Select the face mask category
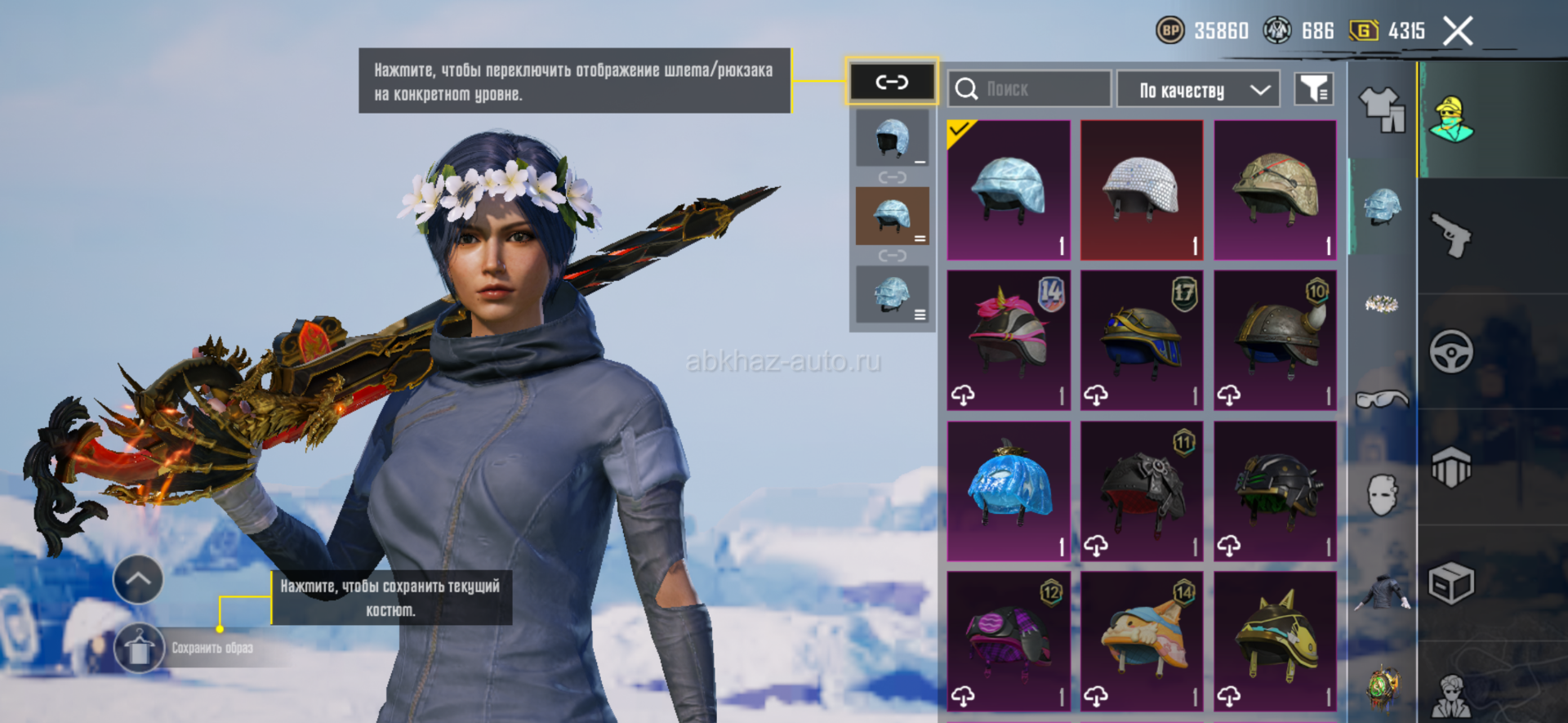Viewport: 1568px width, 723px height. (1382, 495)
